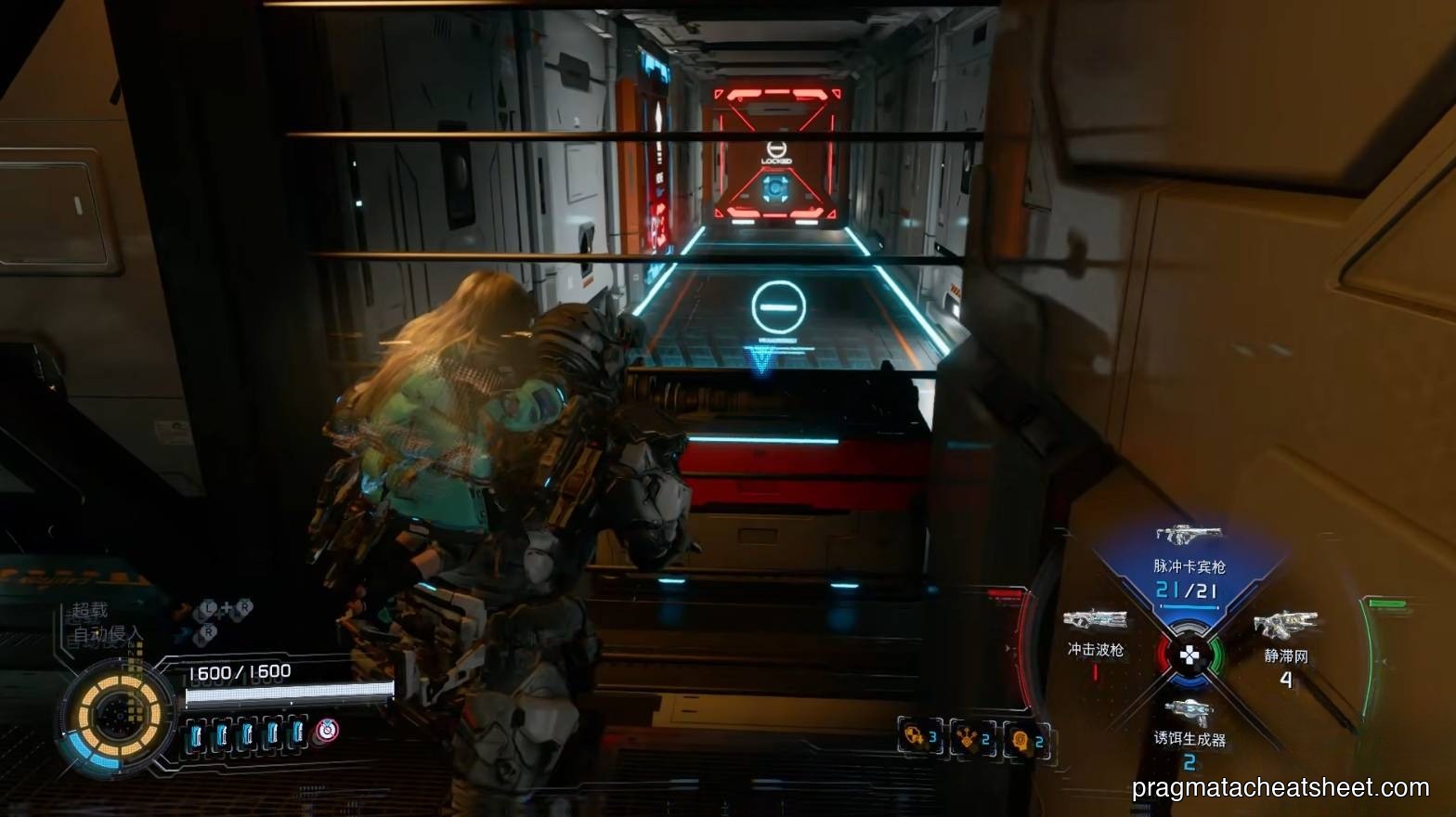Select the branching node icon with count 2
Viewport: 1456px width, 817px height.
[972, 739]
